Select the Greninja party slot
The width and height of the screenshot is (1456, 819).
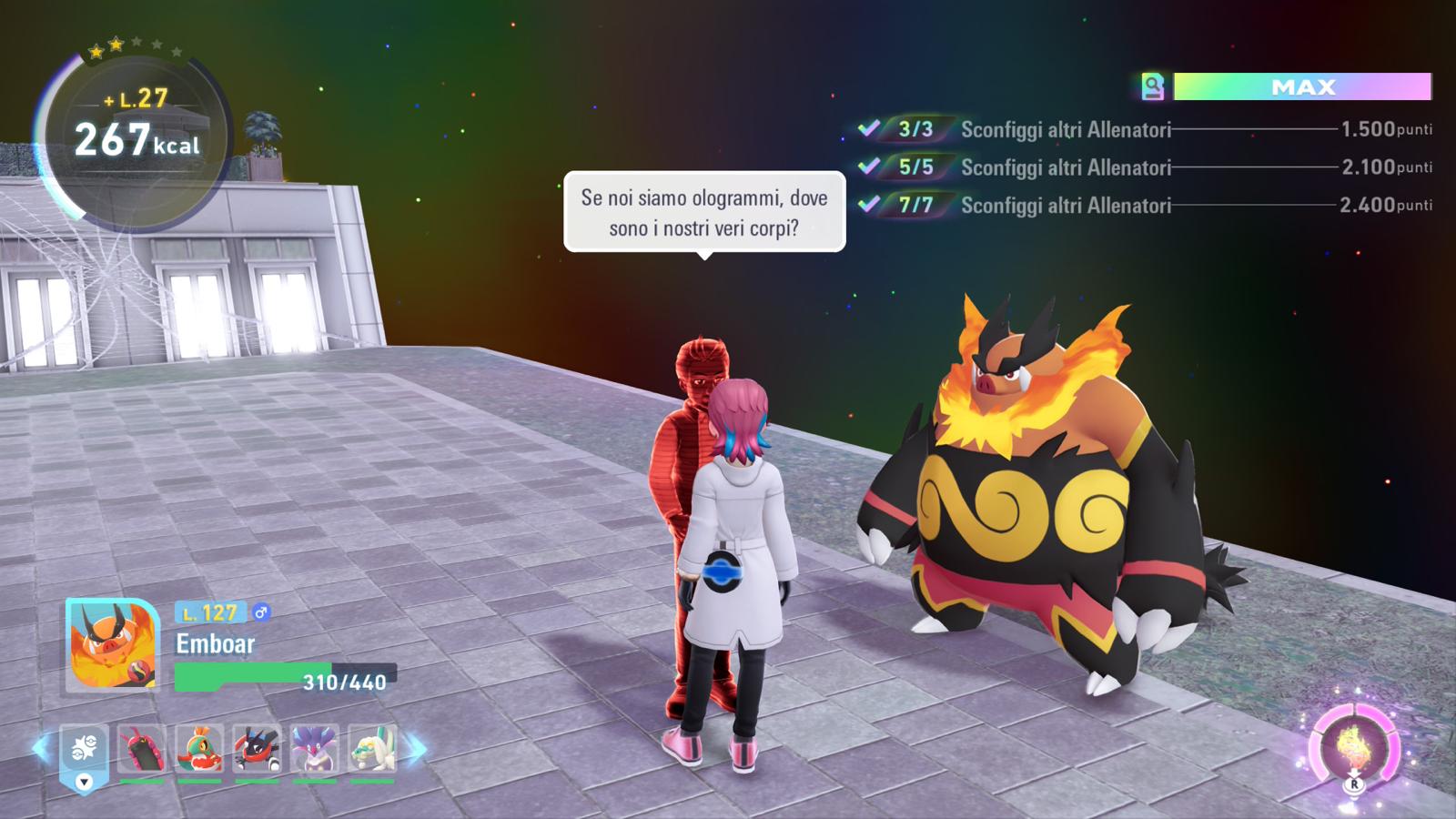[257, 748]
